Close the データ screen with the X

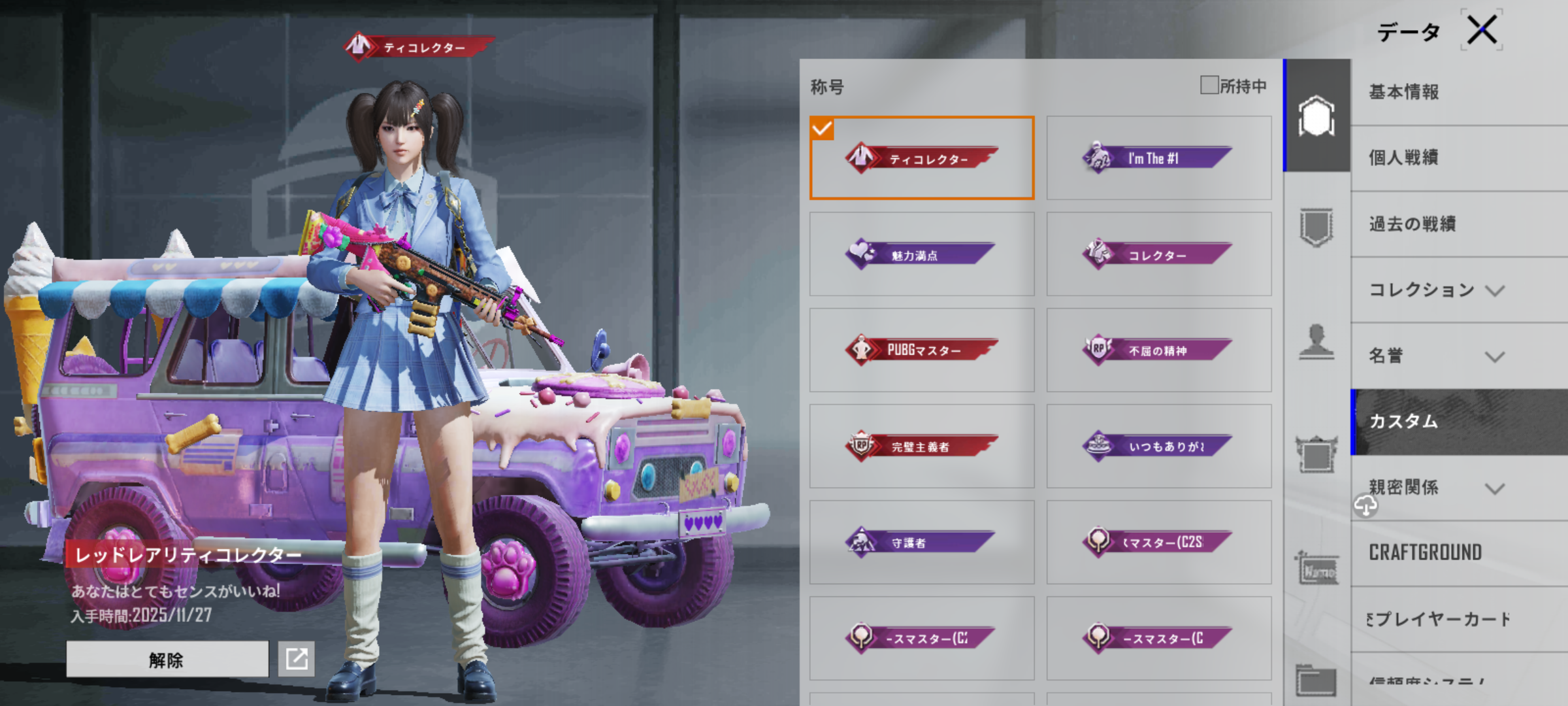(1482, 30)
